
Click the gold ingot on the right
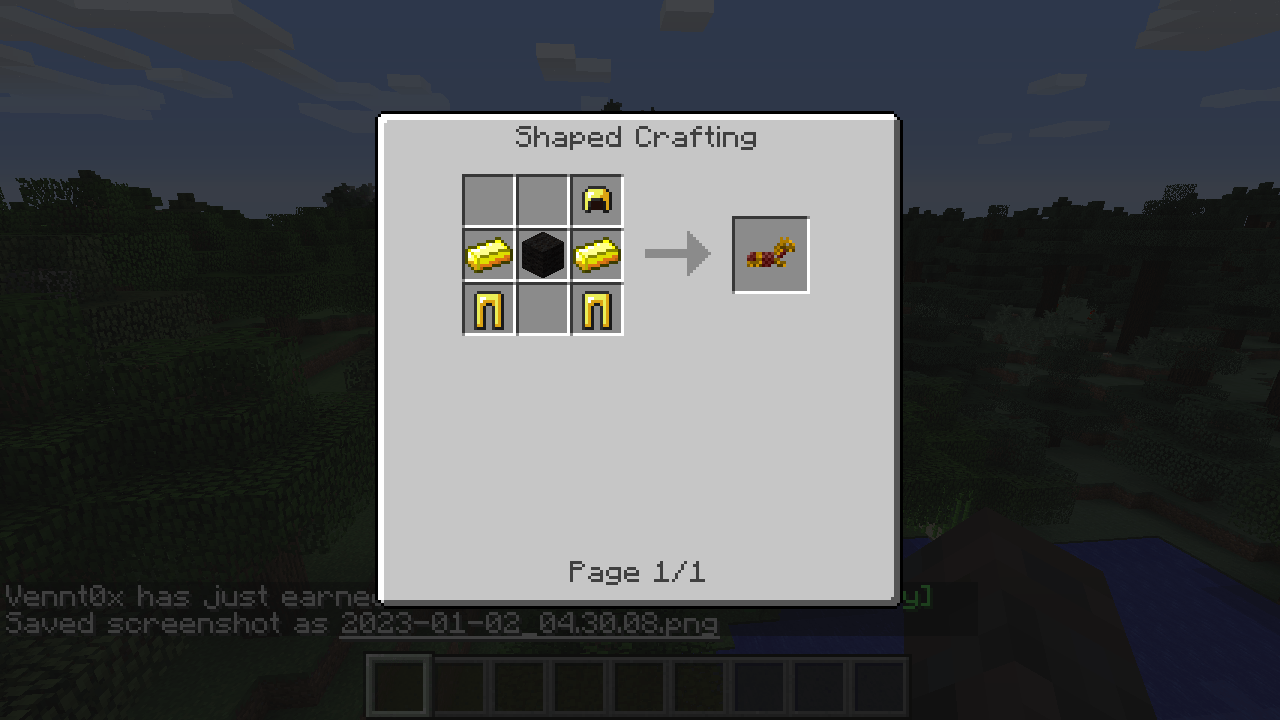click(597, 254)
